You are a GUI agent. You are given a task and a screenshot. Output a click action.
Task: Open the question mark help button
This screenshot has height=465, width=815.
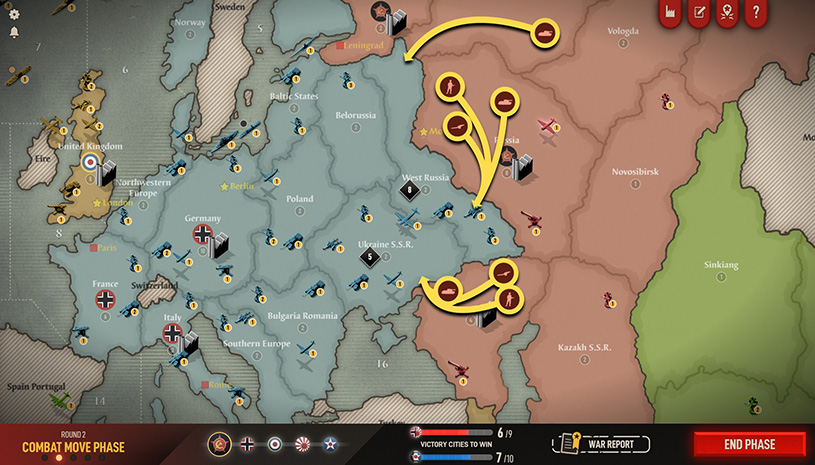click(757, 13)
